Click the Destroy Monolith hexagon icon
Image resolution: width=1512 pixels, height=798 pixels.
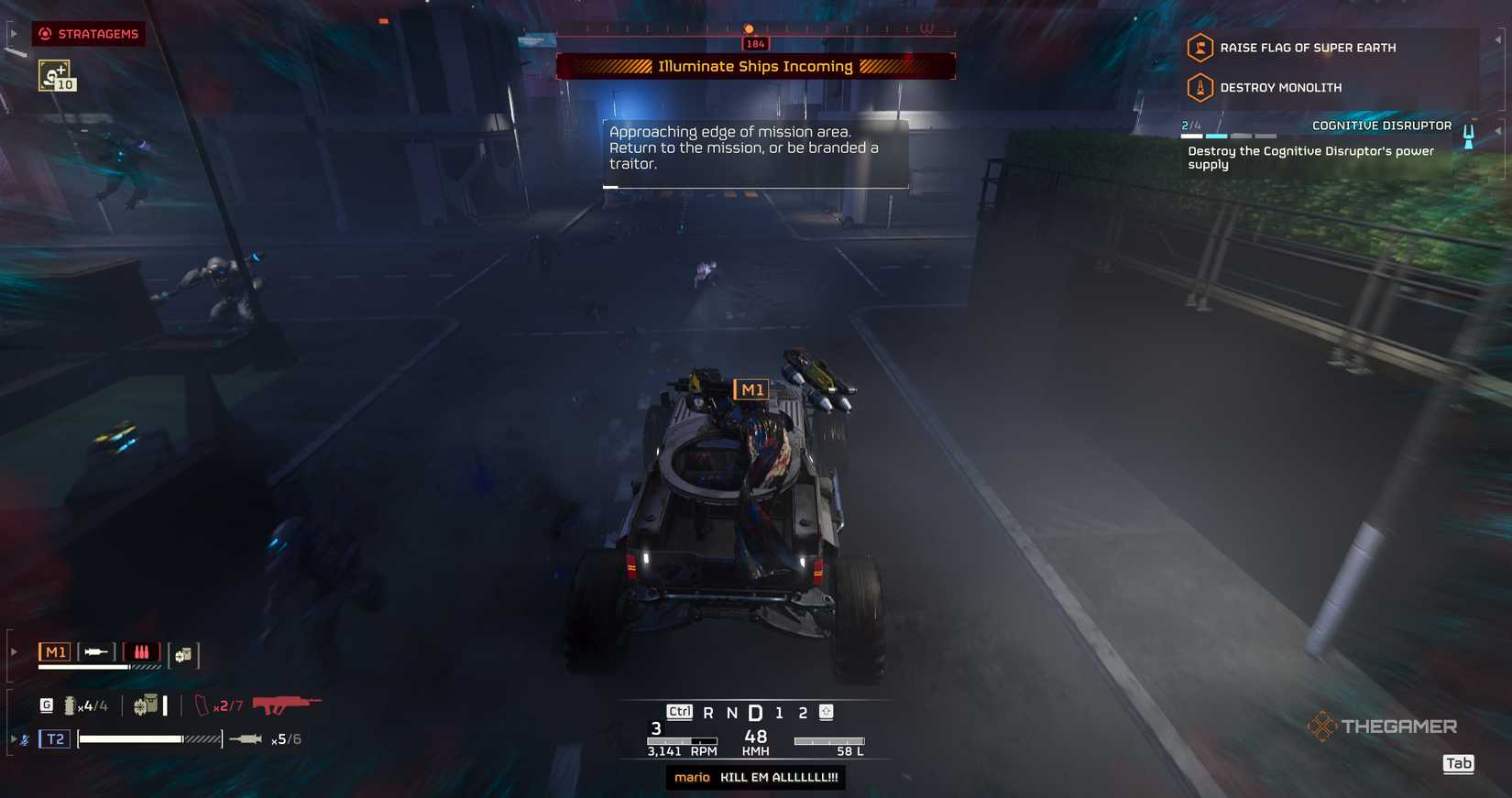1200,87
